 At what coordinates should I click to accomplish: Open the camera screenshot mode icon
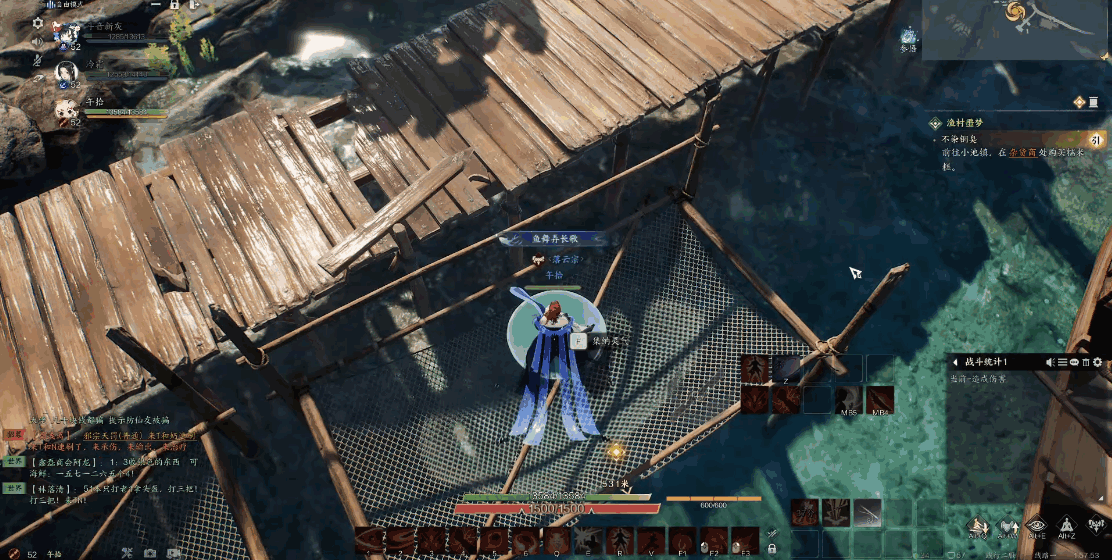click(149, 553)
